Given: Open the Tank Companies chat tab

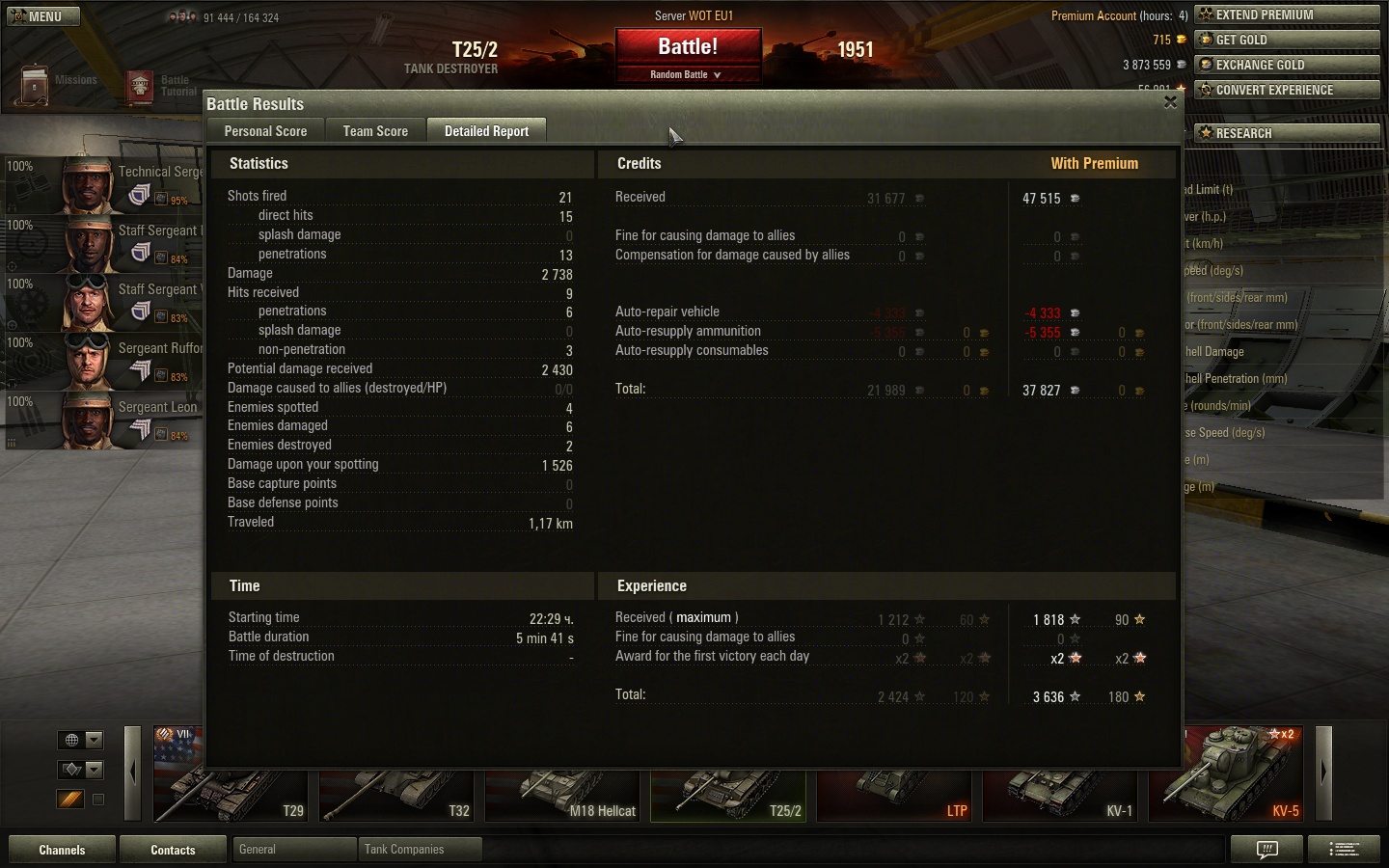Looking at the screenshot, I should (419, 850).
